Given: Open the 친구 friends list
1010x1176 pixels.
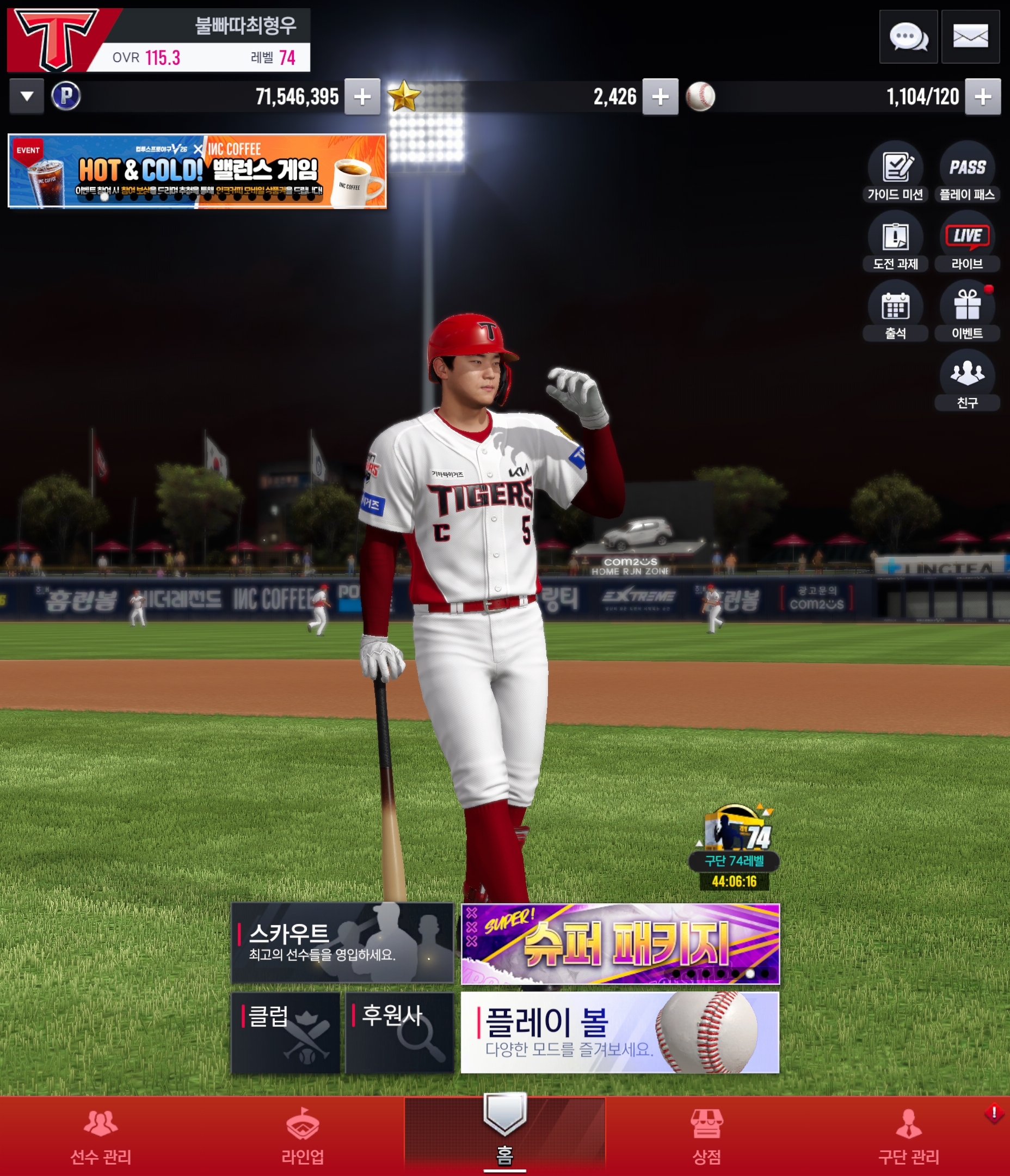Looking at the screenshot, I should pyautogui.click(x=968, y=380).
